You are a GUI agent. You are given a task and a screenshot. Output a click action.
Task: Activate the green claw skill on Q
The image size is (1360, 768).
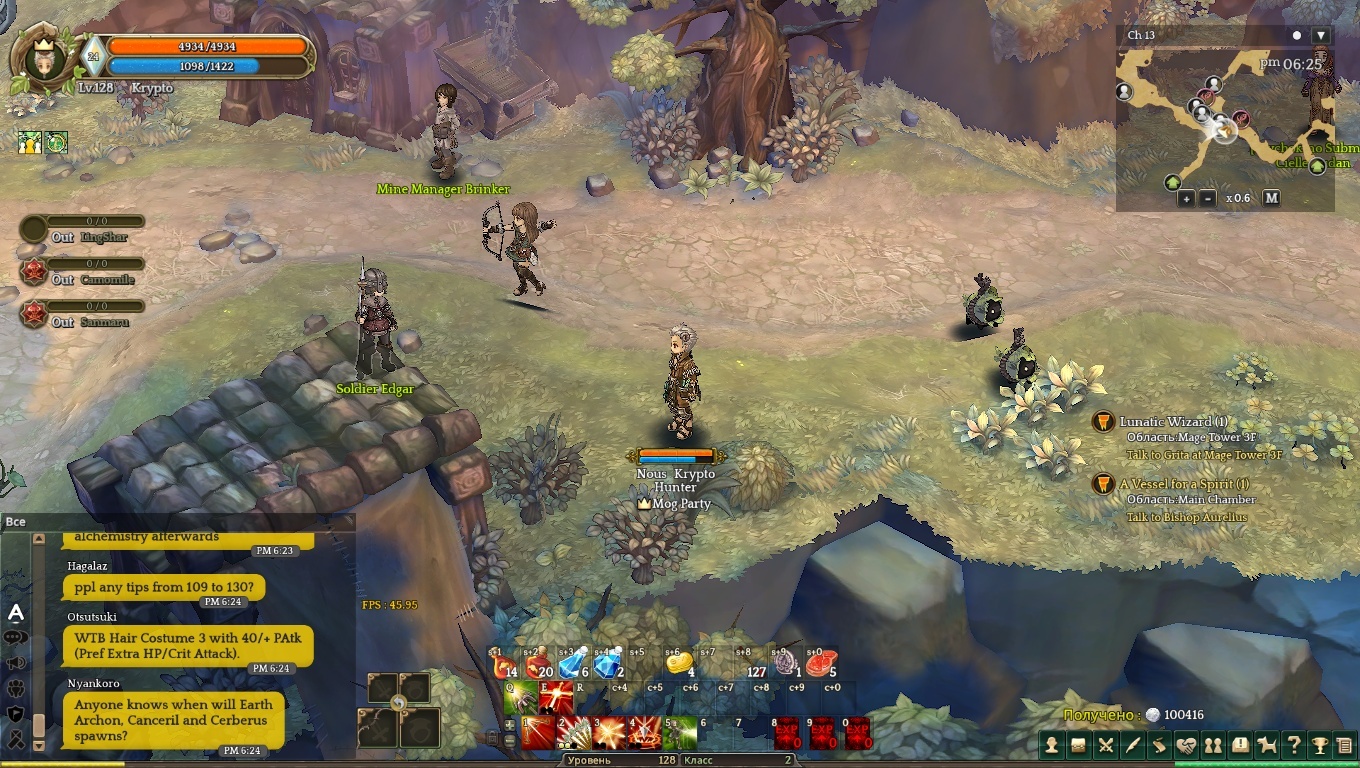tap(519, 697)
